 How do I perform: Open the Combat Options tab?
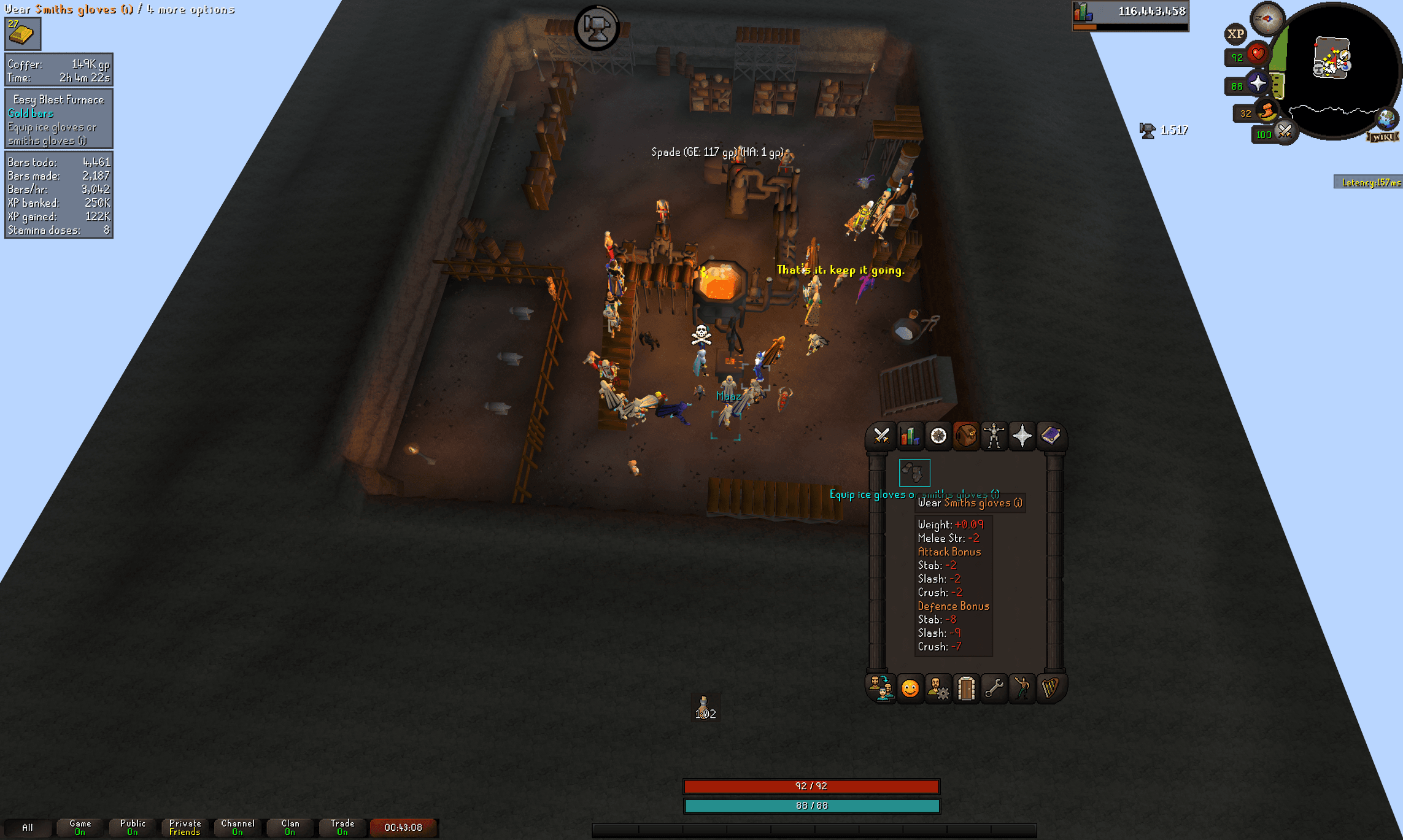881,436
